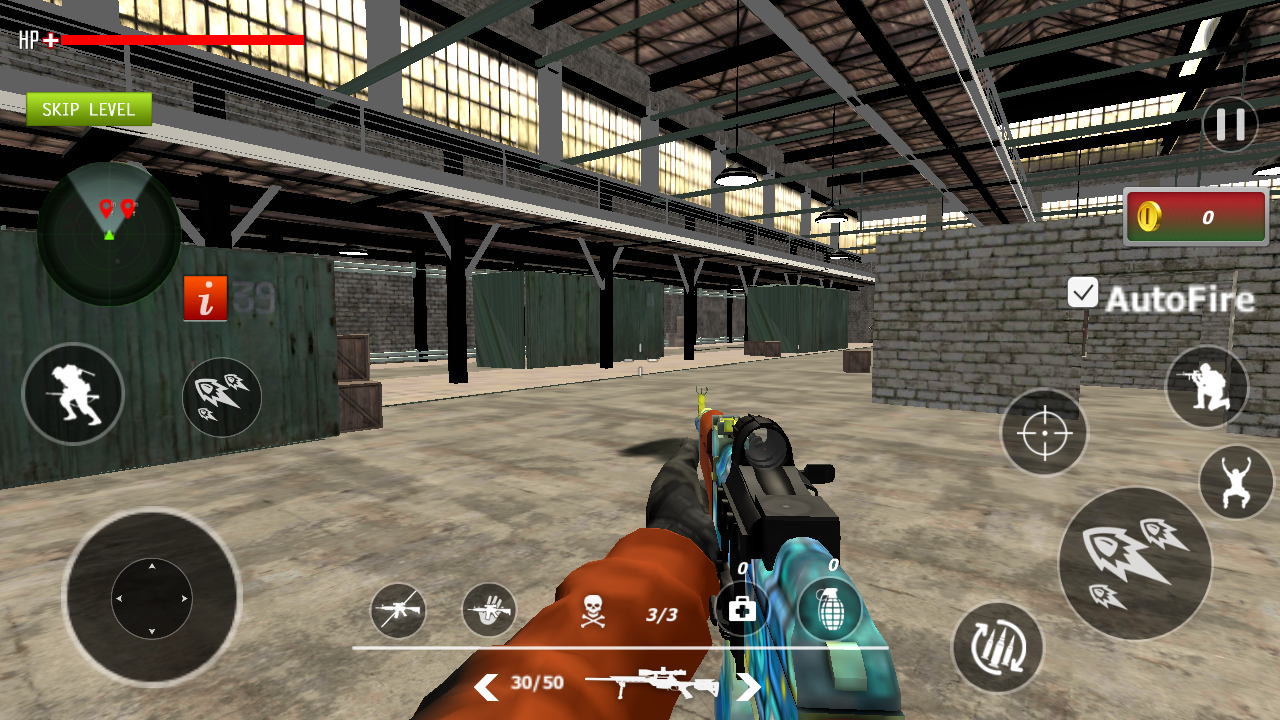This screenshot has width=1280, height=720.
Task: Switch to the crouching soldier stance
Action: pos(1207,387)
